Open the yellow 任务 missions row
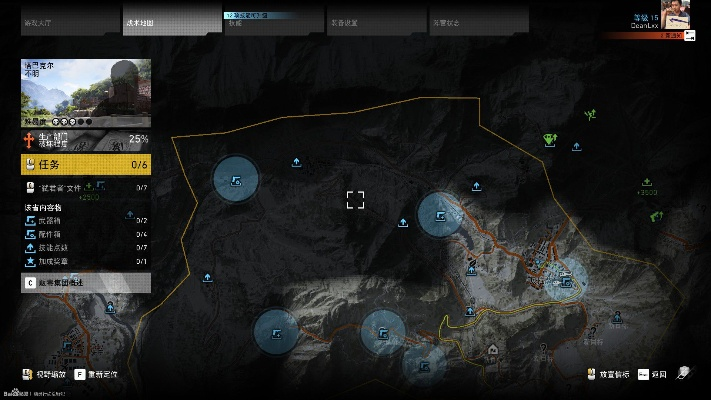Screen dimensions: 711x400 pos(85,165)
